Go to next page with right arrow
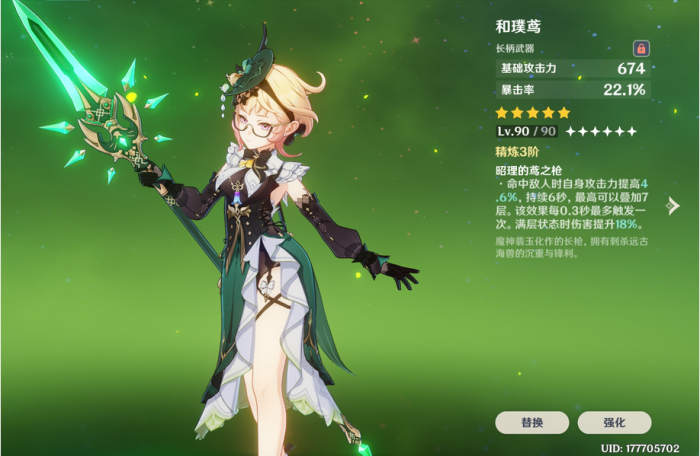 pos(673,206)
